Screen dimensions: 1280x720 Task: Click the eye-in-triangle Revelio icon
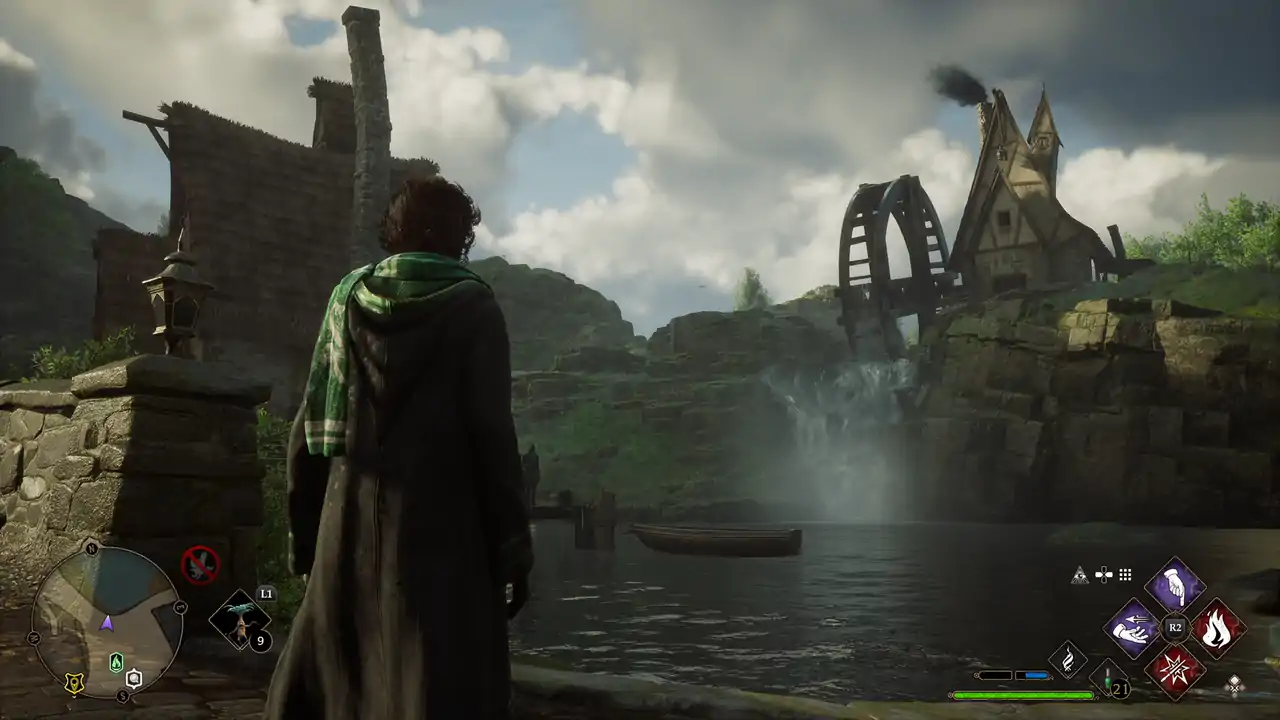pos(1079,574)
